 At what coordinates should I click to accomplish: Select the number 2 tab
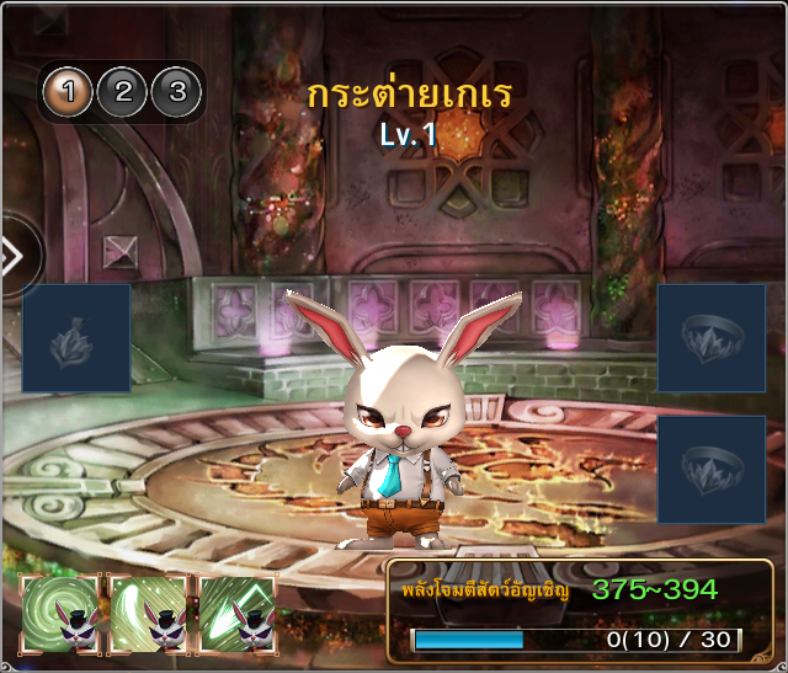[x=123, y=93]
